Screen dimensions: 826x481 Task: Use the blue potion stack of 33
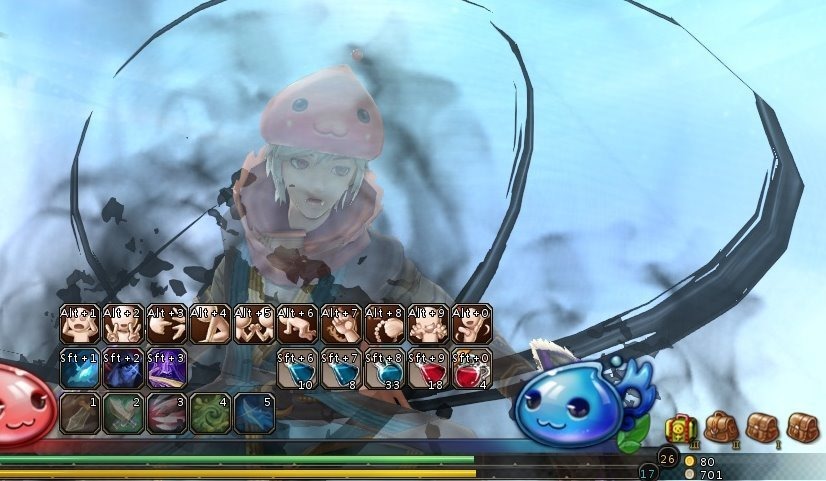click(x=385, y=369)
